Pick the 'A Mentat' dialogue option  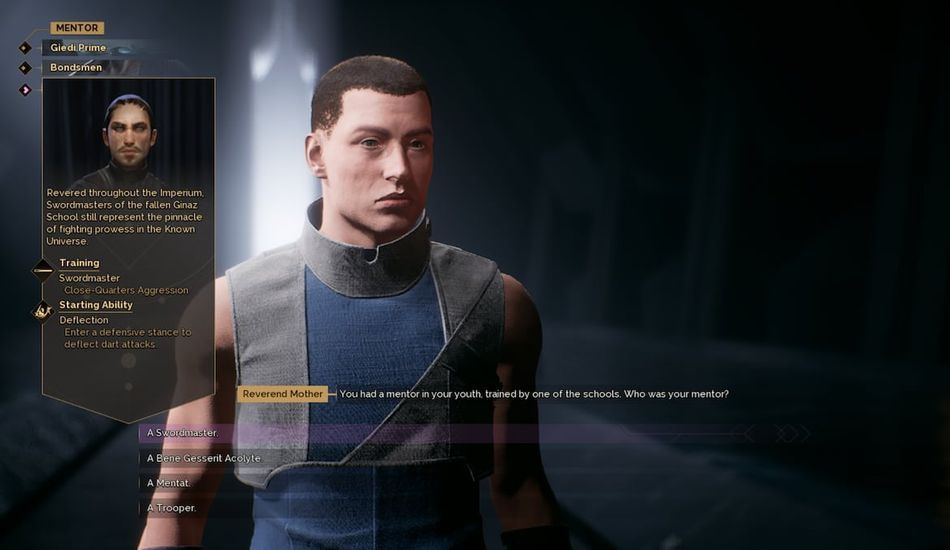169,484
